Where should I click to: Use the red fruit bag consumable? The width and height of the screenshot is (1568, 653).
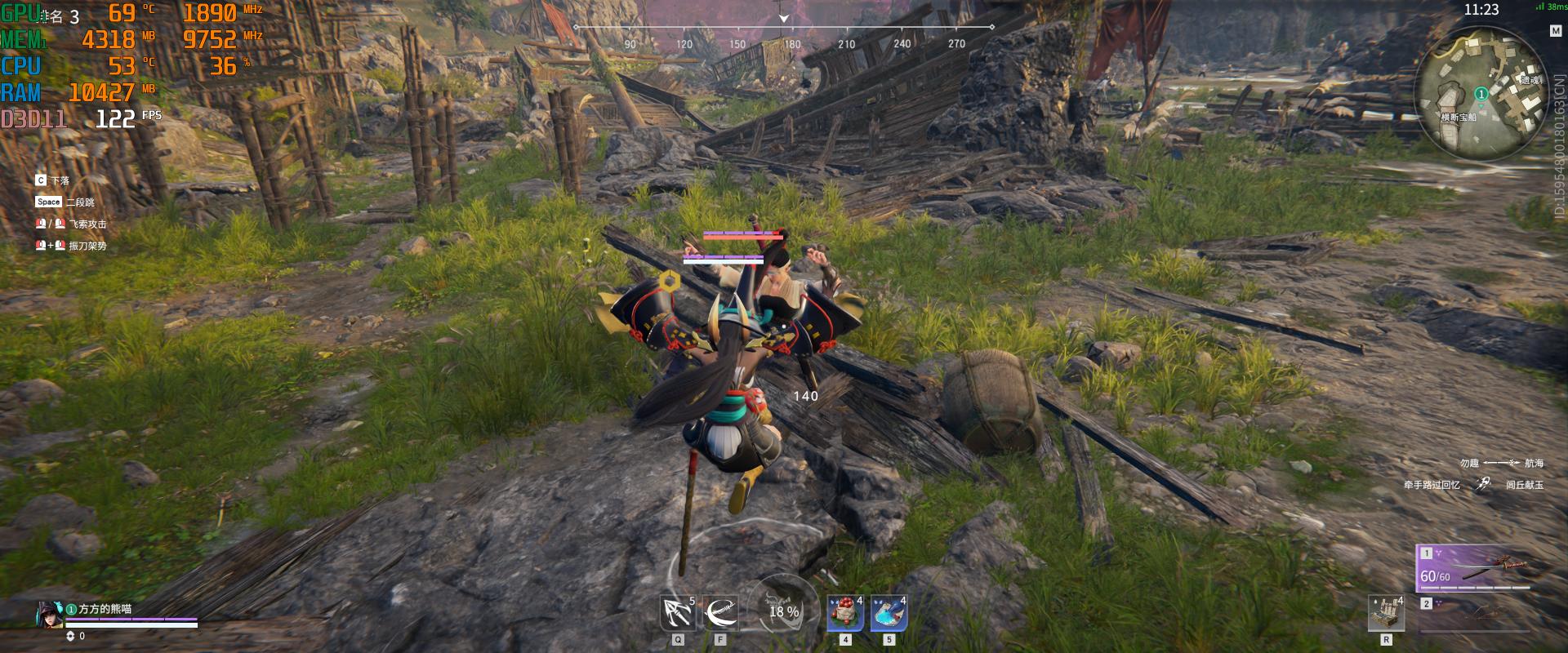(x=845, y=613)
